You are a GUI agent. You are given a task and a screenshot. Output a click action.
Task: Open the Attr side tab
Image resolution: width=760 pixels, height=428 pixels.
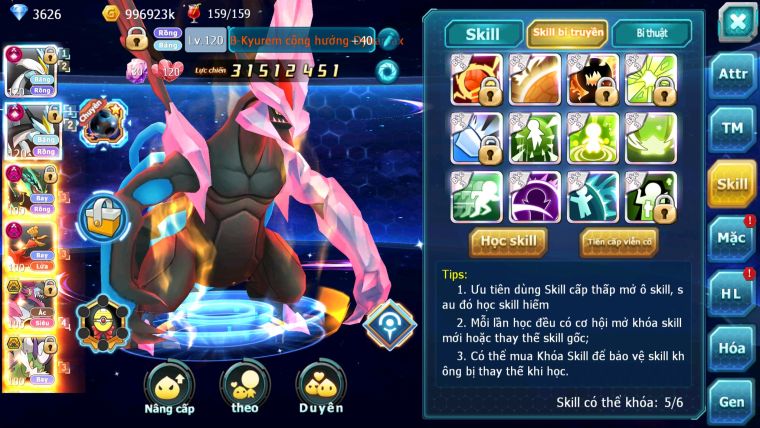pos(731,75)
